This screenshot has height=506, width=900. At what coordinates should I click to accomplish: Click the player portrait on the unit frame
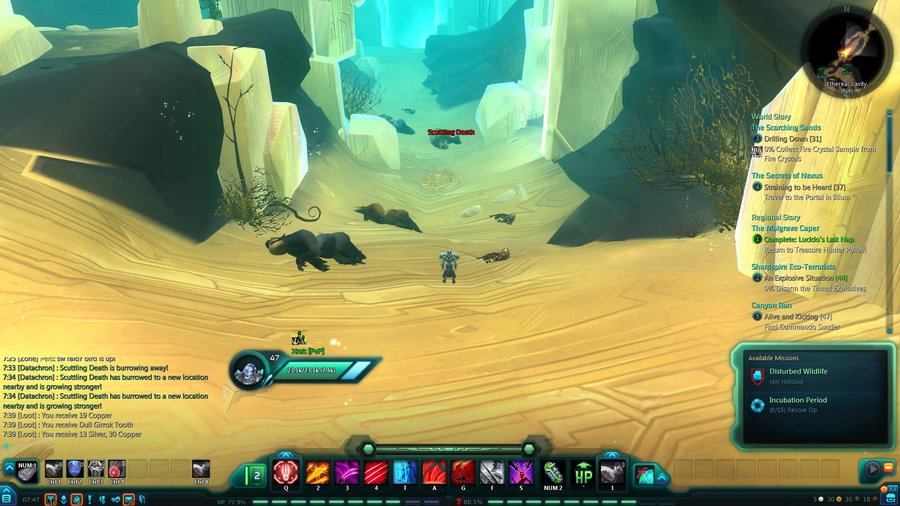pyautogui.click(x=250, y=370)
